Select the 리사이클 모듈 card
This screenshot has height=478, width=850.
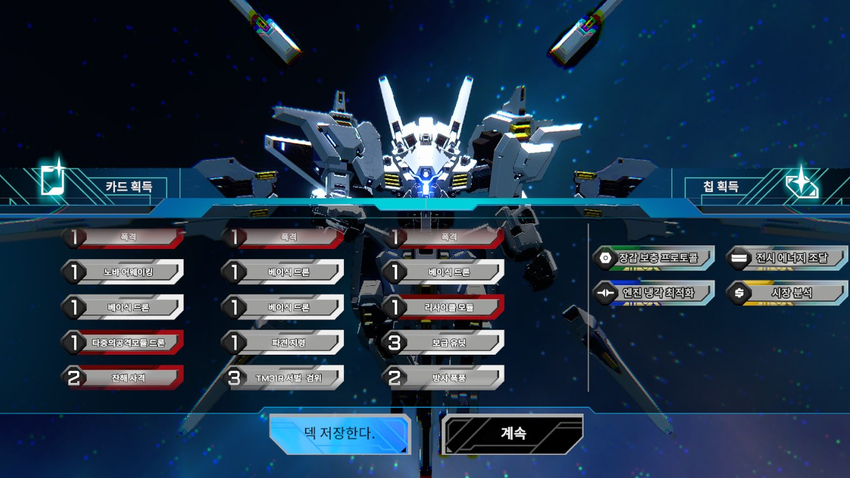444,307
